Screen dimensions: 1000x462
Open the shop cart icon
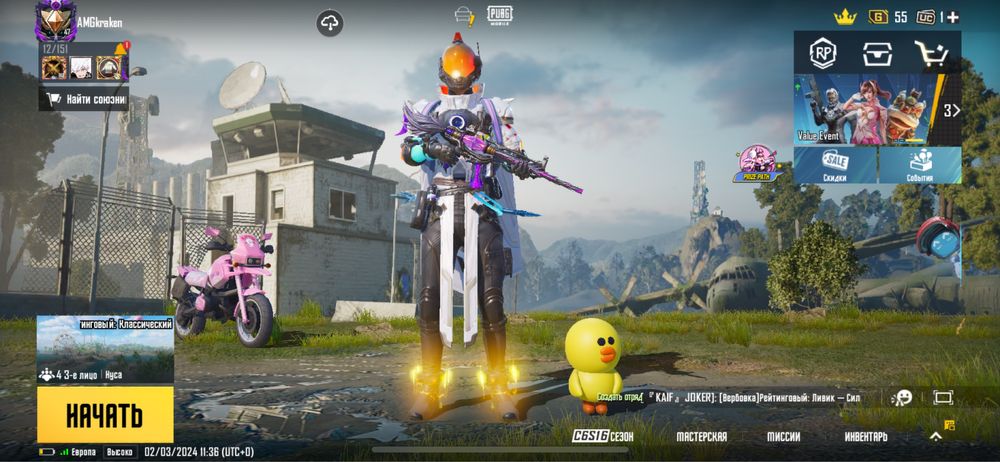[932, 54]
